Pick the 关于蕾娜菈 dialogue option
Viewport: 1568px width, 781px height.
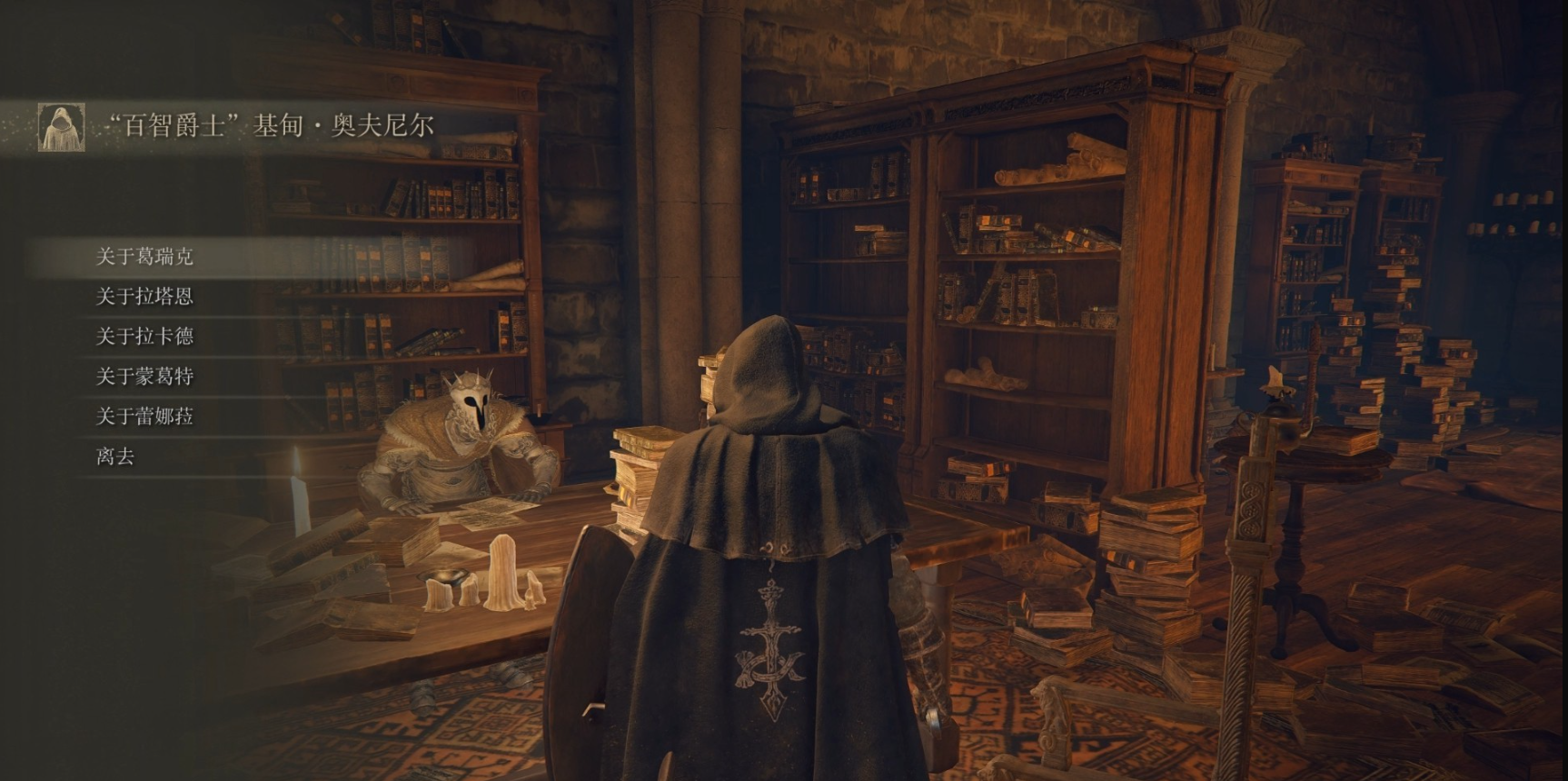pos(145,417)
